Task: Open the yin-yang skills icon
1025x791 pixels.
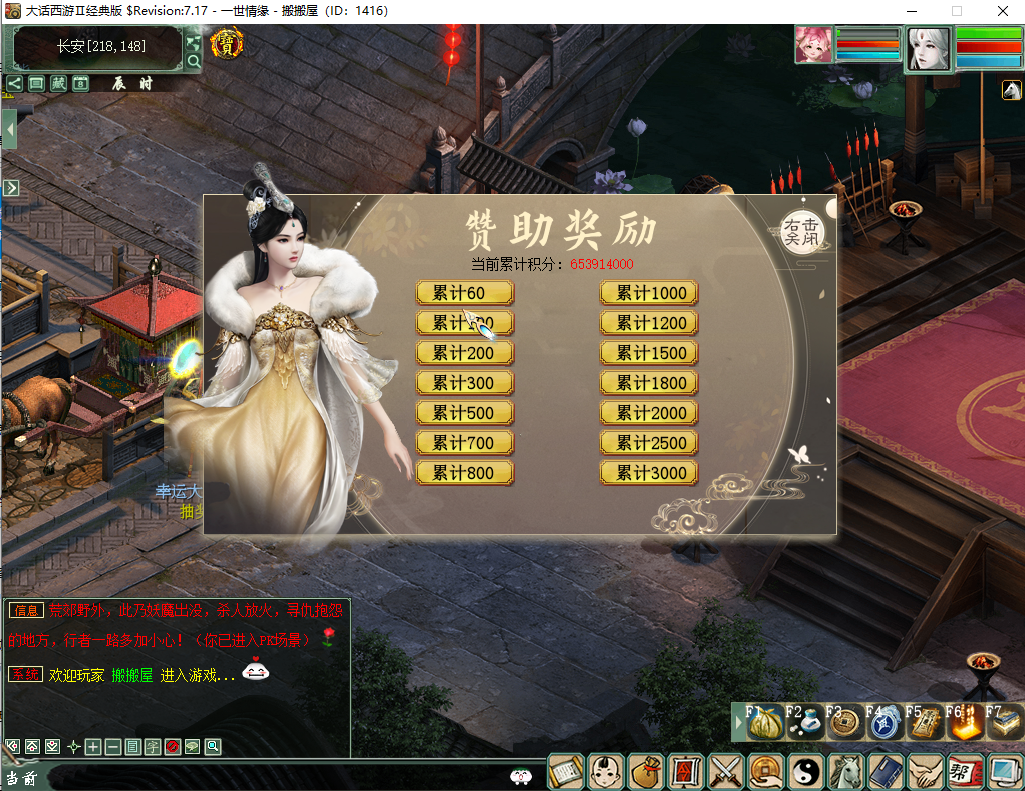Action: pos(805,771)
